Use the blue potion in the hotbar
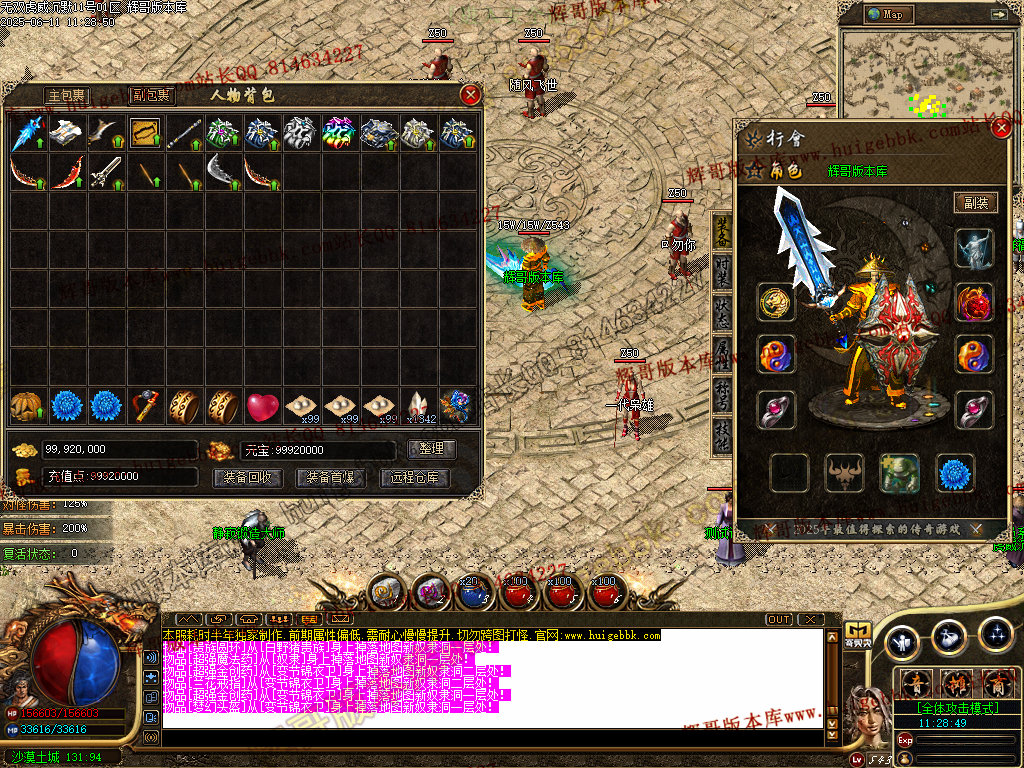Image resolution: width=1024 pixels, height=768 pixels. click(472, 594)
